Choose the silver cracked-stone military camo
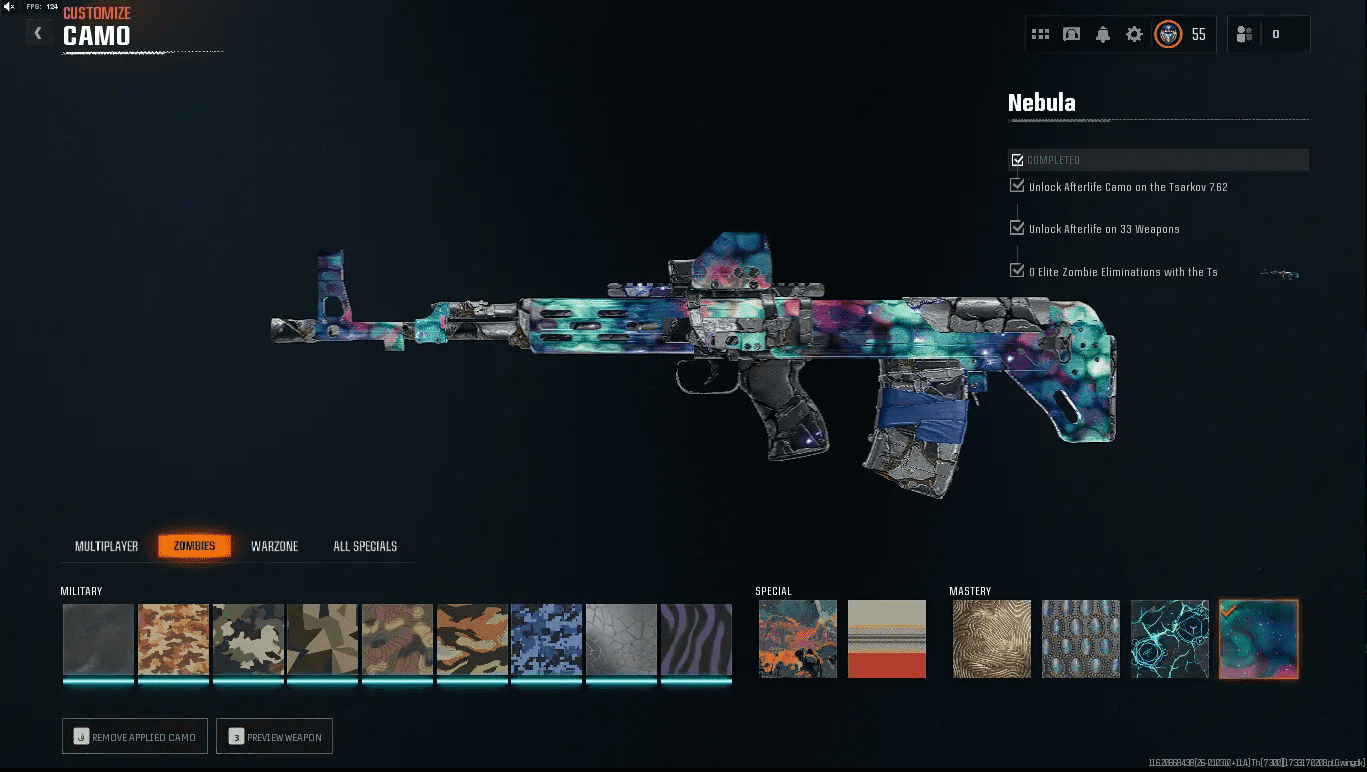 click(621, 640)
